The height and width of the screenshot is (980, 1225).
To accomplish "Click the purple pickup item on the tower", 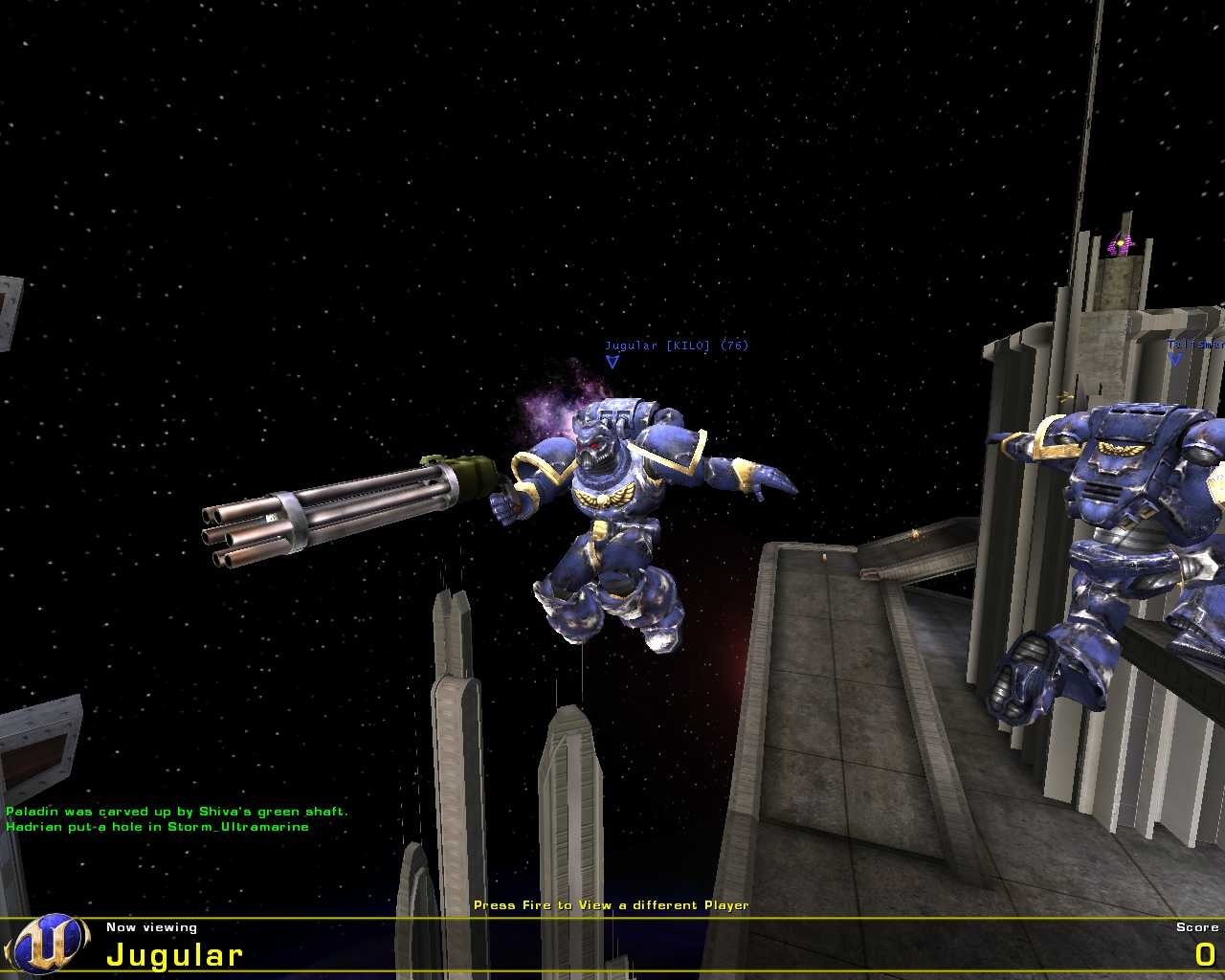I will [1118, 244].
